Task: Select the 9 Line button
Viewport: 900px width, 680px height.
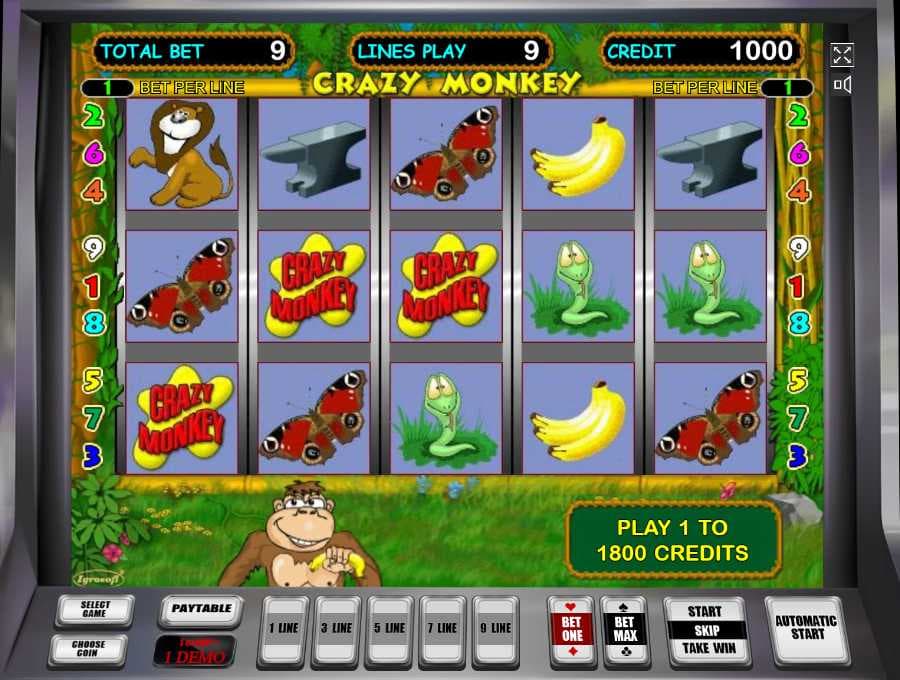Action: pyautogui.click(x=495, y=629)
